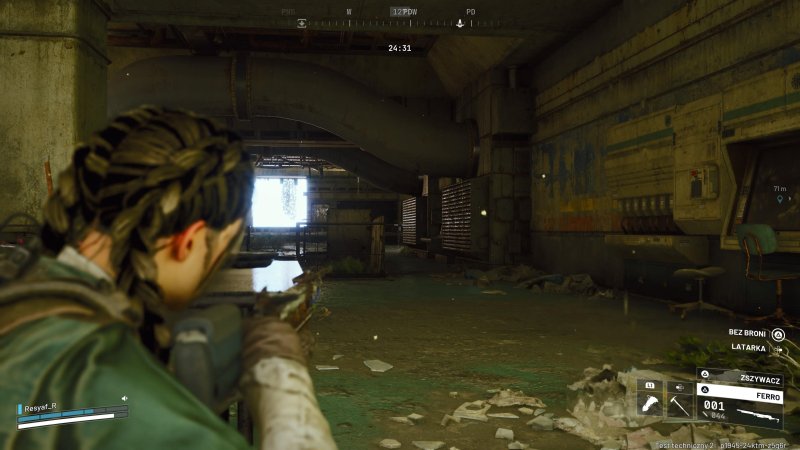Select the pickaxe tool slot
The image size is (800, 450).
coord(678,404)
